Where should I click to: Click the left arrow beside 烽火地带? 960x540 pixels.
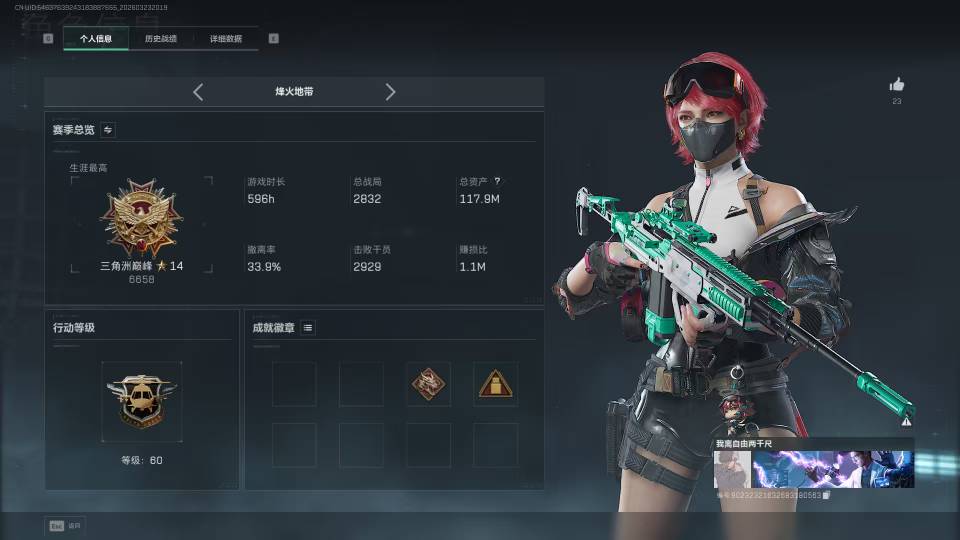(x=198, y=92)
